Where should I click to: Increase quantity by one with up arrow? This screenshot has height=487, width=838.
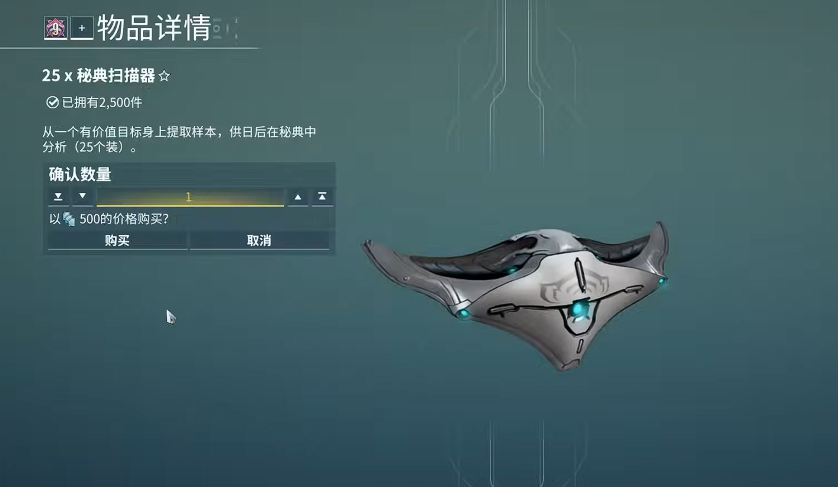click(x=298, y=197)
